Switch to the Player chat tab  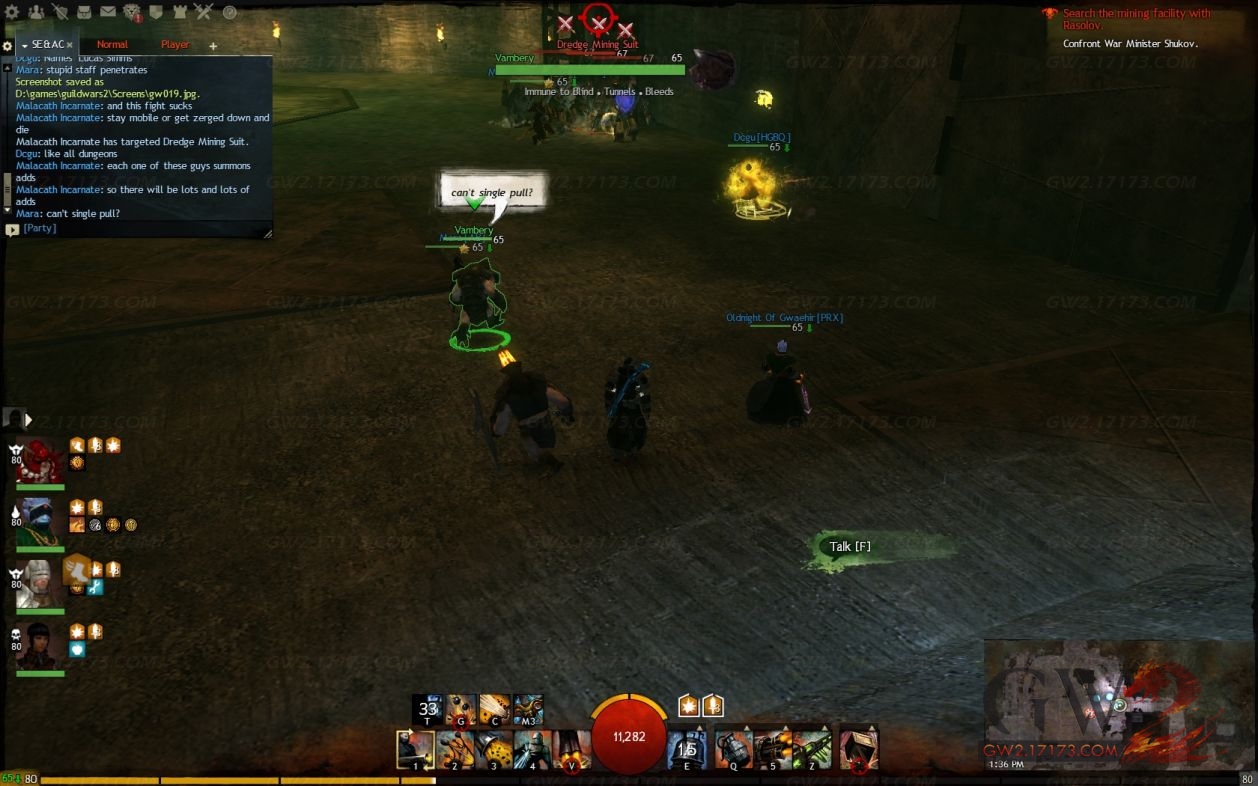[x=175, y=45]
